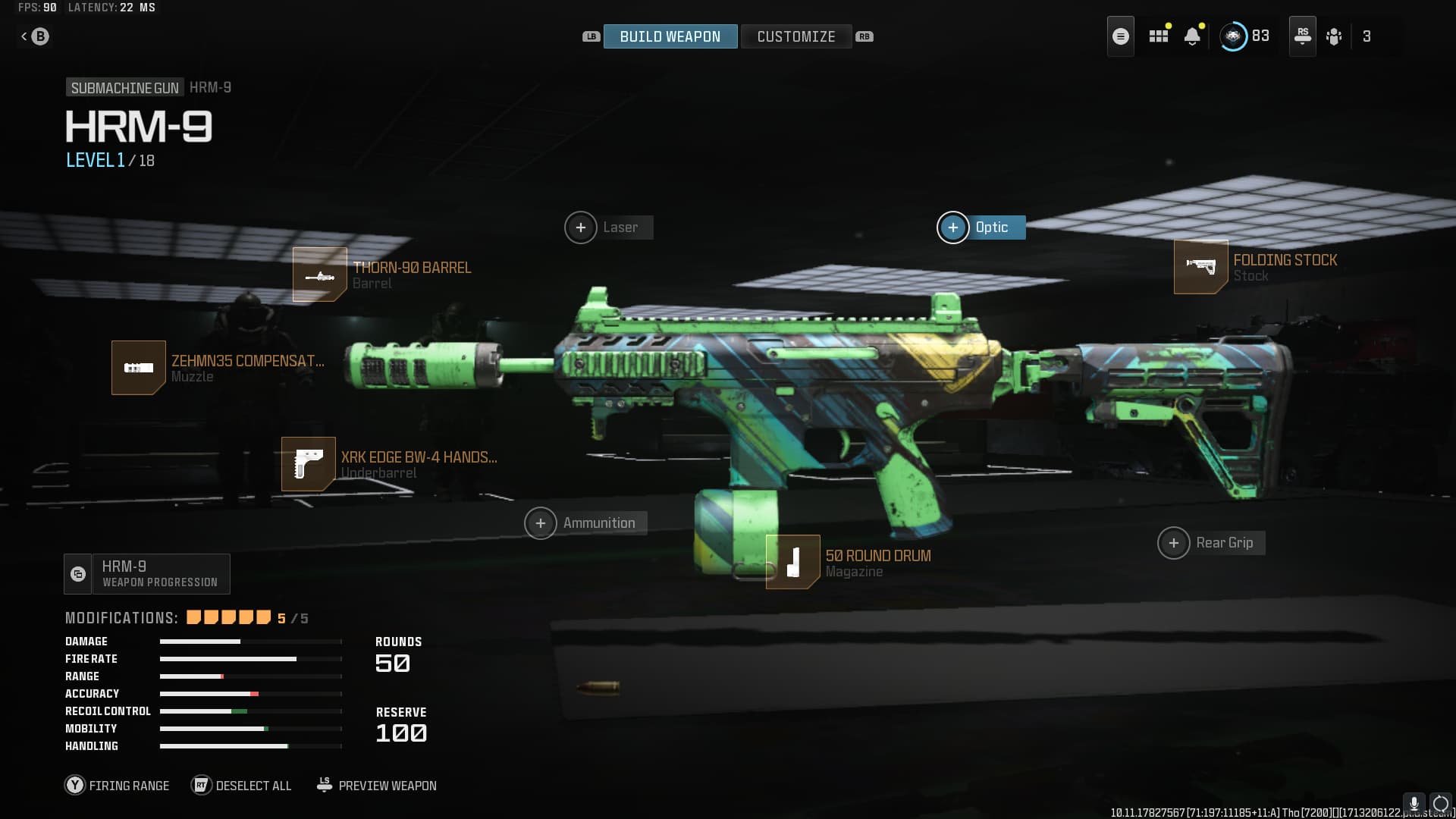Viewport: 1456px width, 819px height.
Task: Open the Folding Stock attachment slot
Action: tap(1200, 267)
